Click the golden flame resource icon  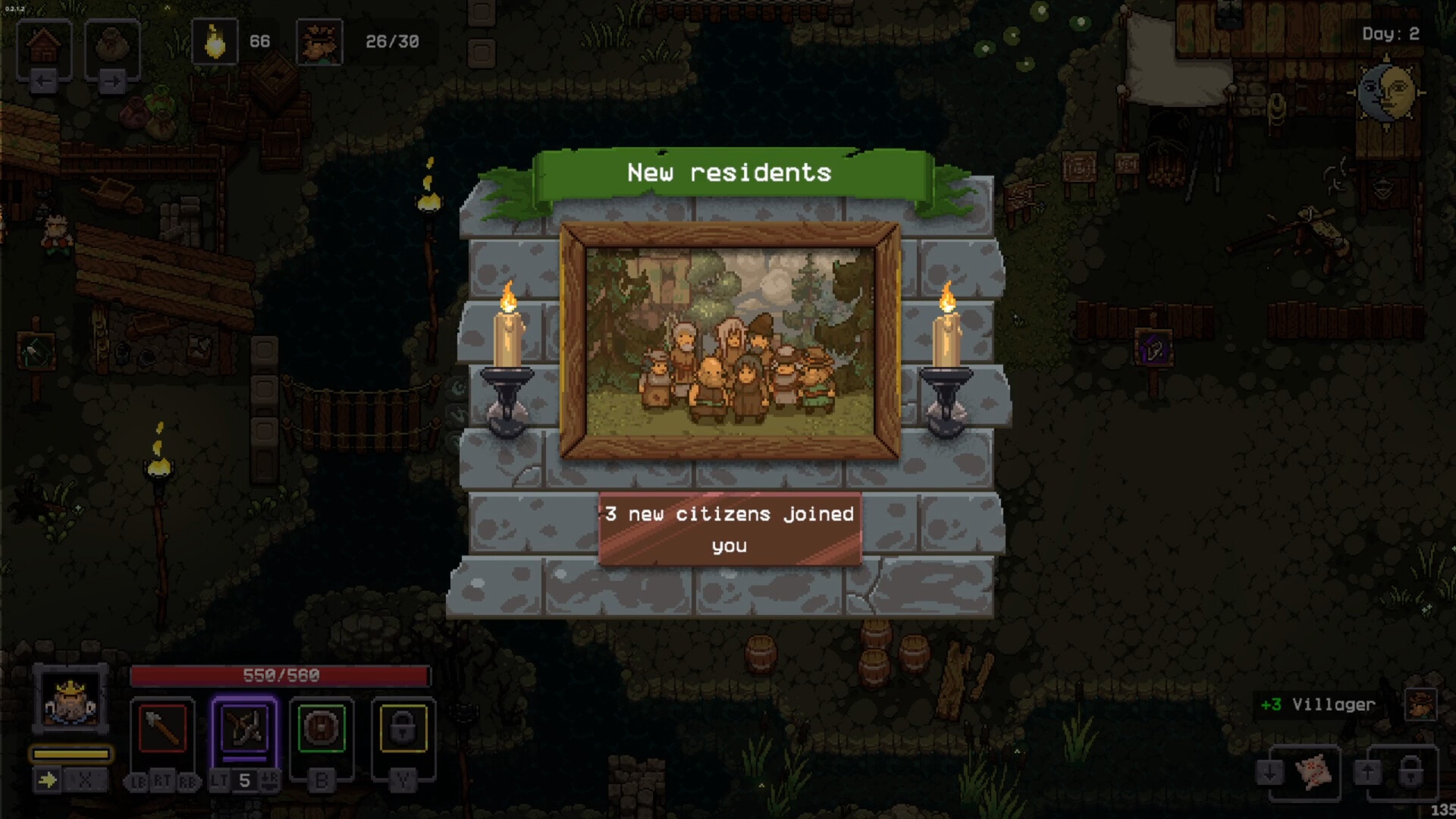click(215, 42)
